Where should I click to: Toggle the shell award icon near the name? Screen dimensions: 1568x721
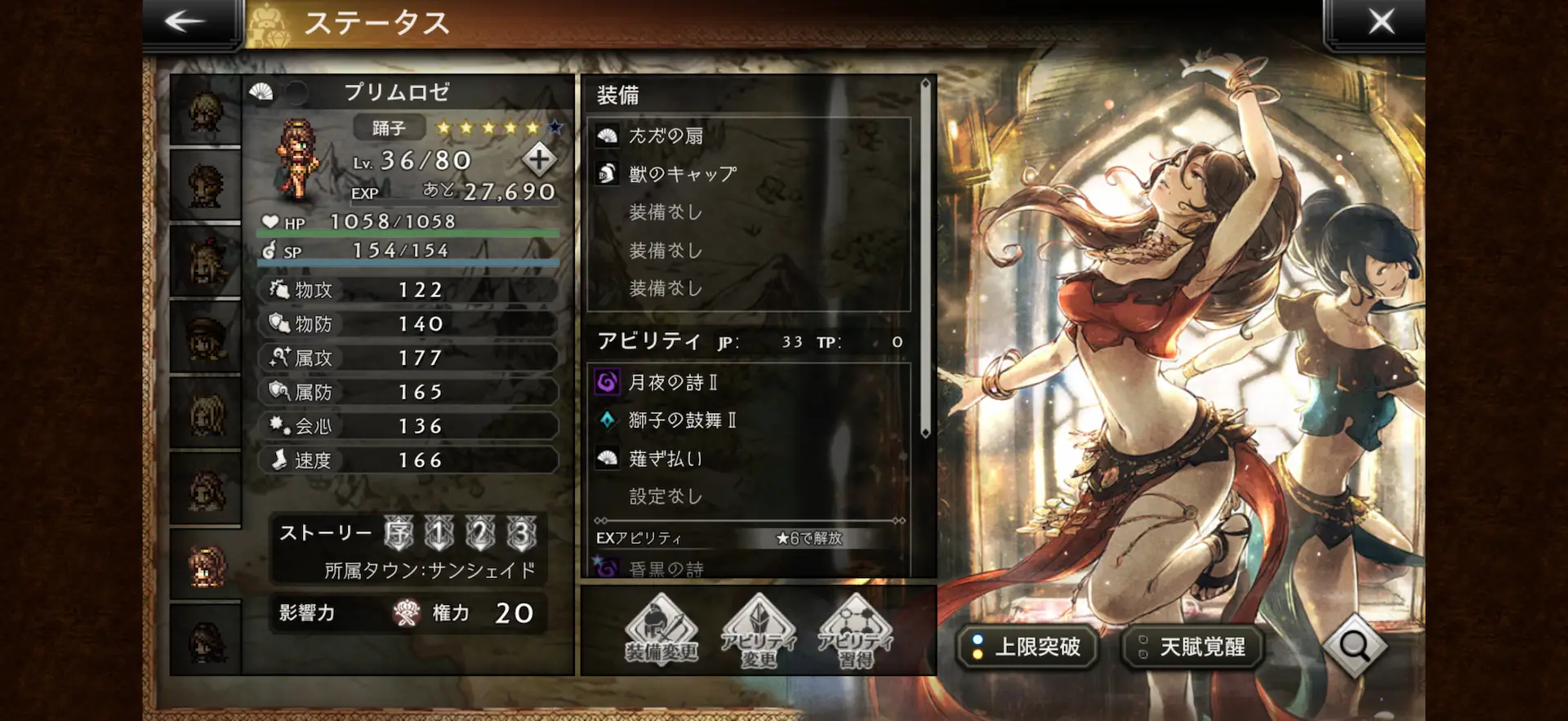tap(260, 93)
